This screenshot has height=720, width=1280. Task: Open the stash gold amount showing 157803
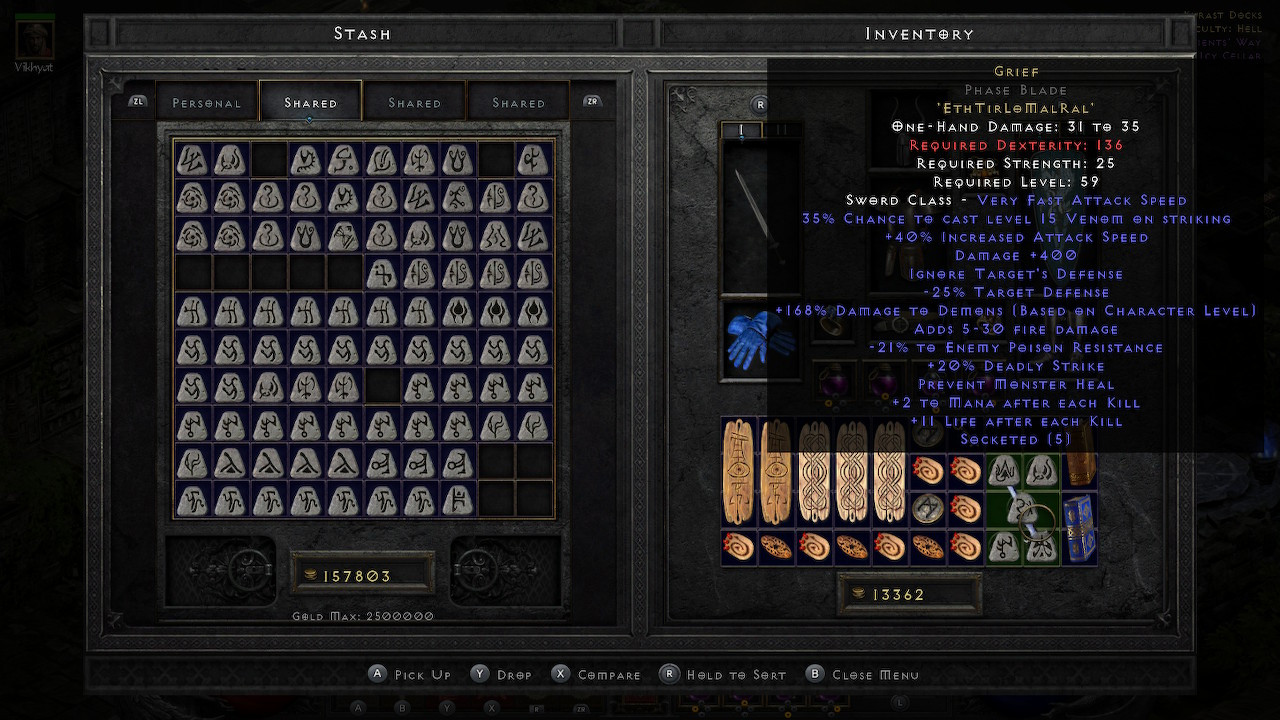click(361, 576)
